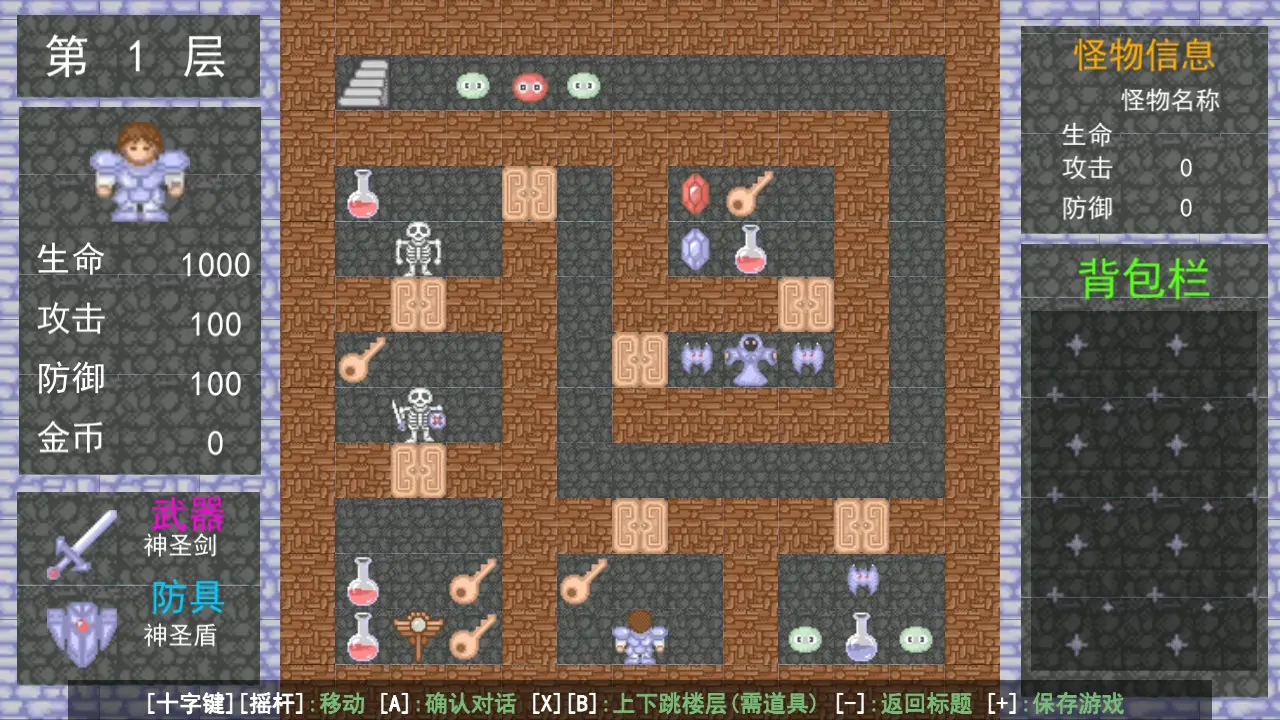Open the 背包栏 backpack panel
This screenshot has width=1280, height=720.
(1144, 279)
